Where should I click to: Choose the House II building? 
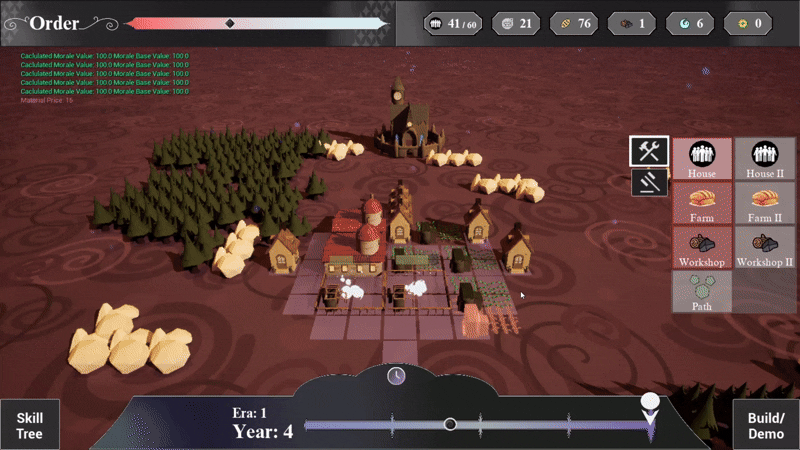point(765,158)
